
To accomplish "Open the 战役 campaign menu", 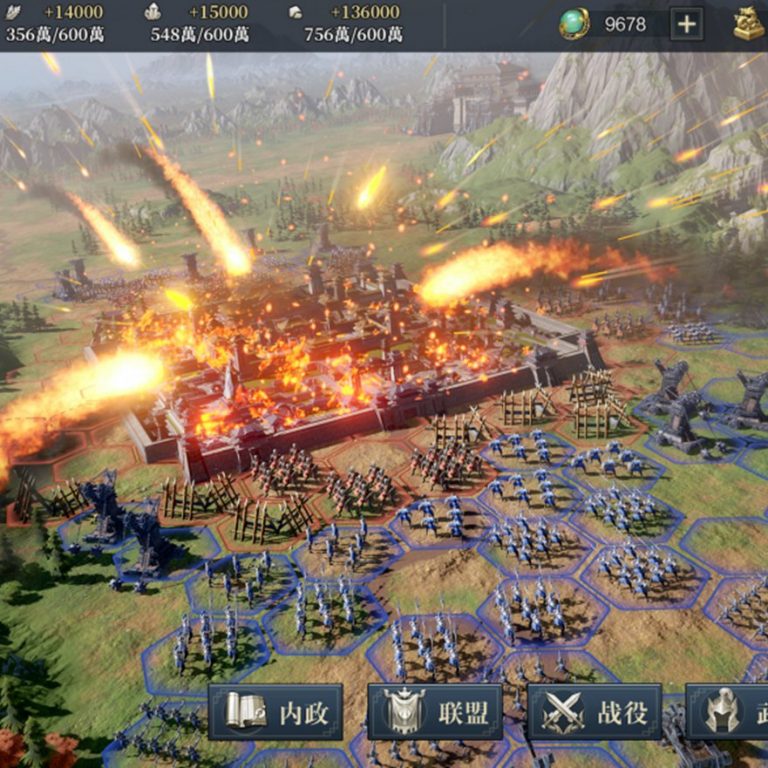I will 594,712.
